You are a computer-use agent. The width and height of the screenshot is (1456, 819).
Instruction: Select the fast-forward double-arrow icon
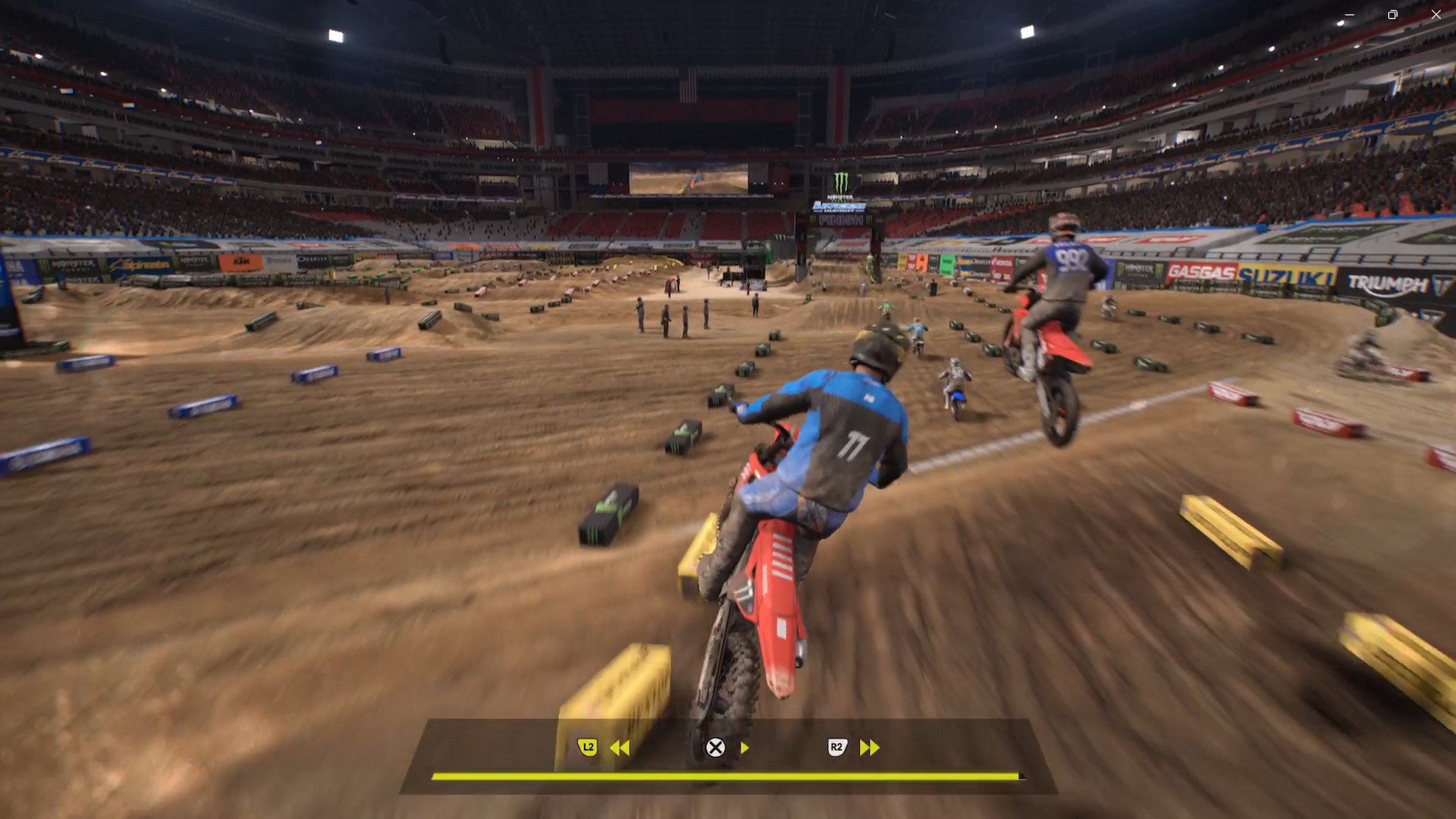click(x=868, y=748)
